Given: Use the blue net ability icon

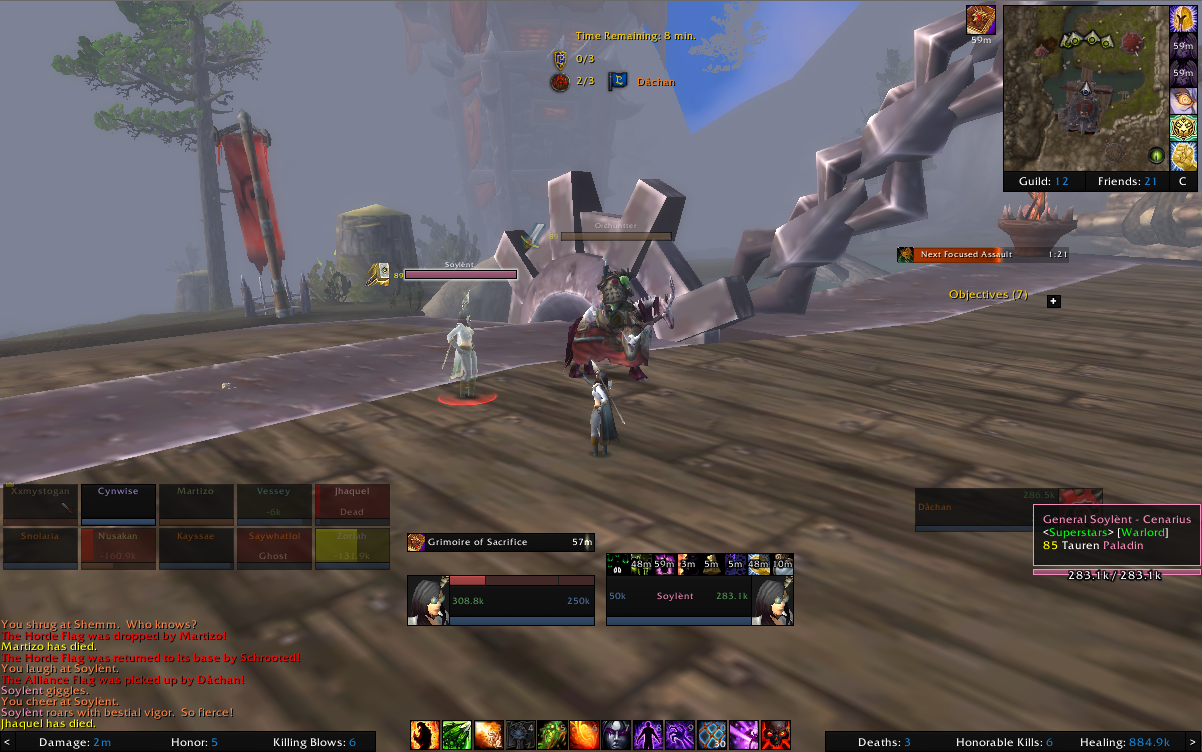Looking at the screenshot, I should [712, 735].
